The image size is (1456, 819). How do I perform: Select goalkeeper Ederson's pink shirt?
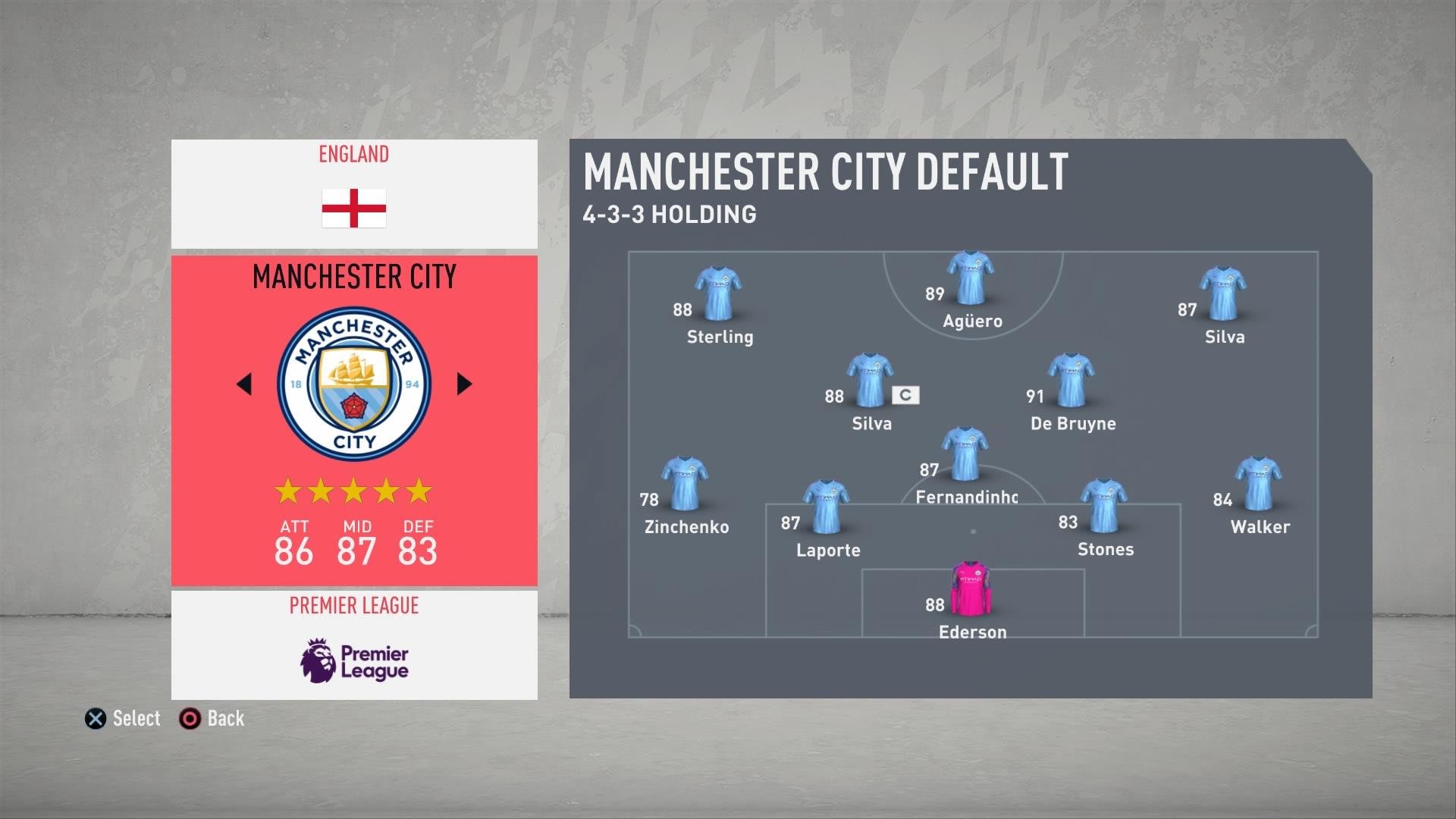tap(971, 589)
